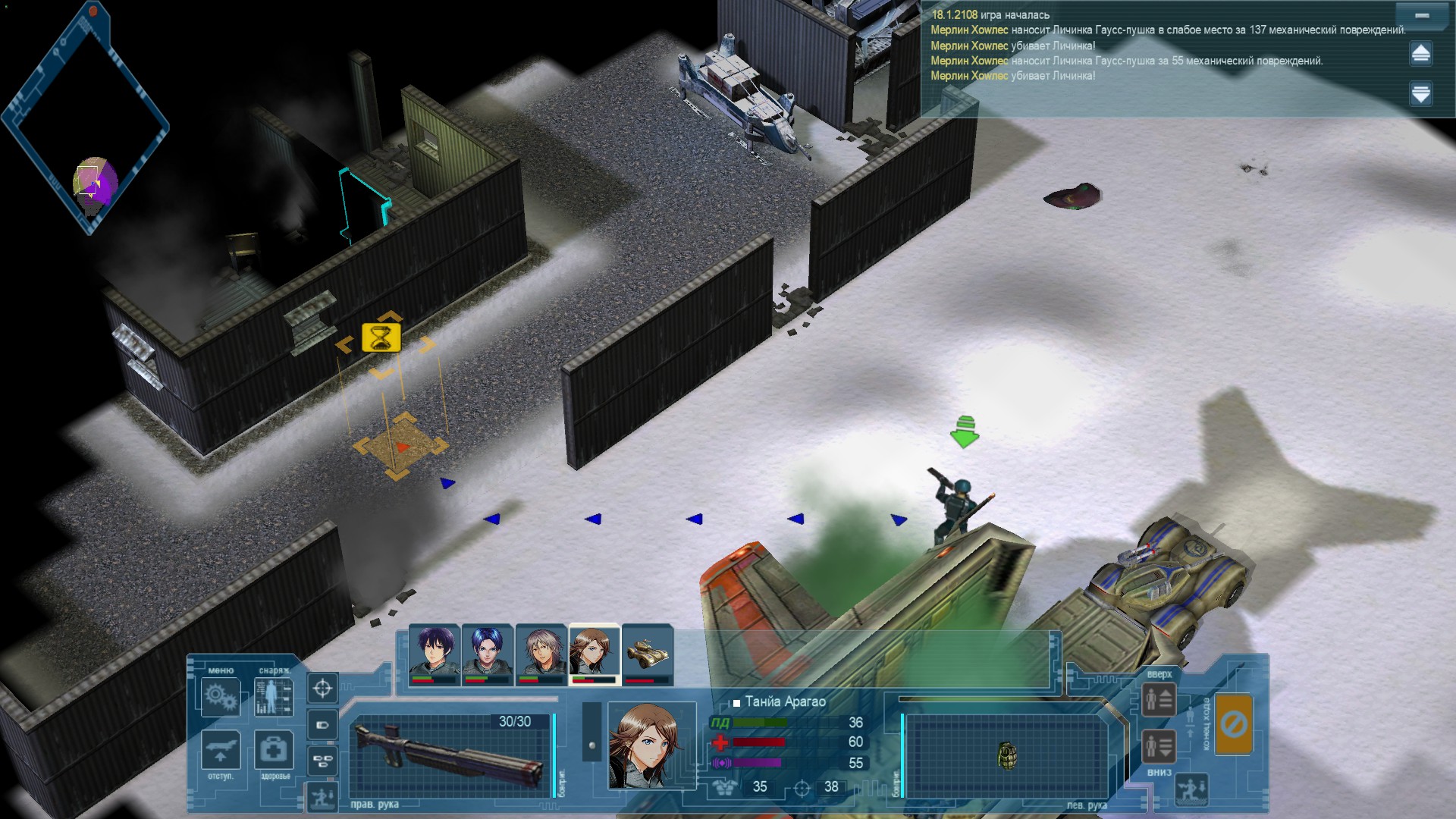Screen dimensions: 1456x819
Task: Open the soldier equipment screen
Action: click(273, 696)
